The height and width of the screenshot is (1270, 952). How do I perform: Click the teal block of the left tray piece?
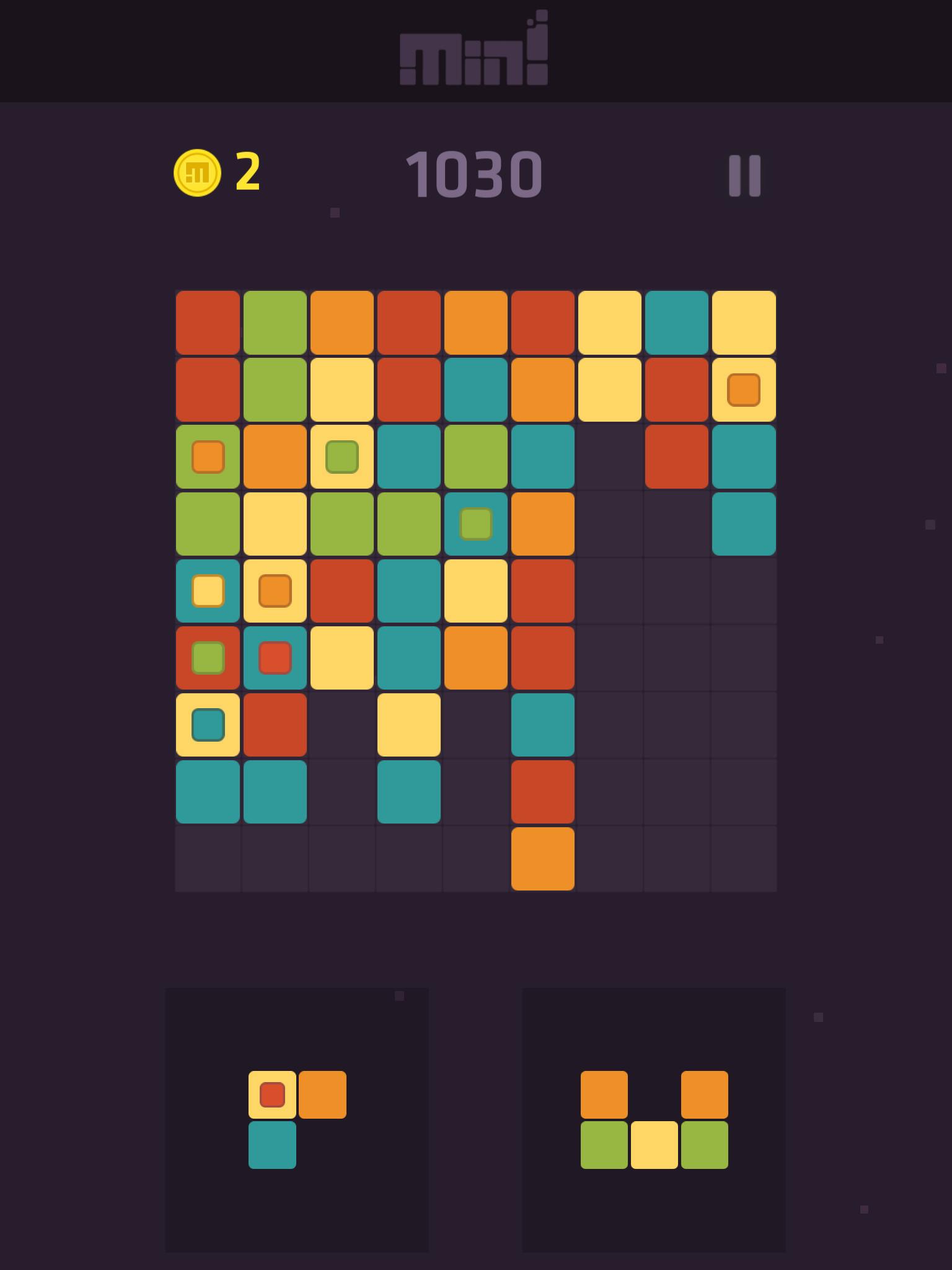point(273,1144)
